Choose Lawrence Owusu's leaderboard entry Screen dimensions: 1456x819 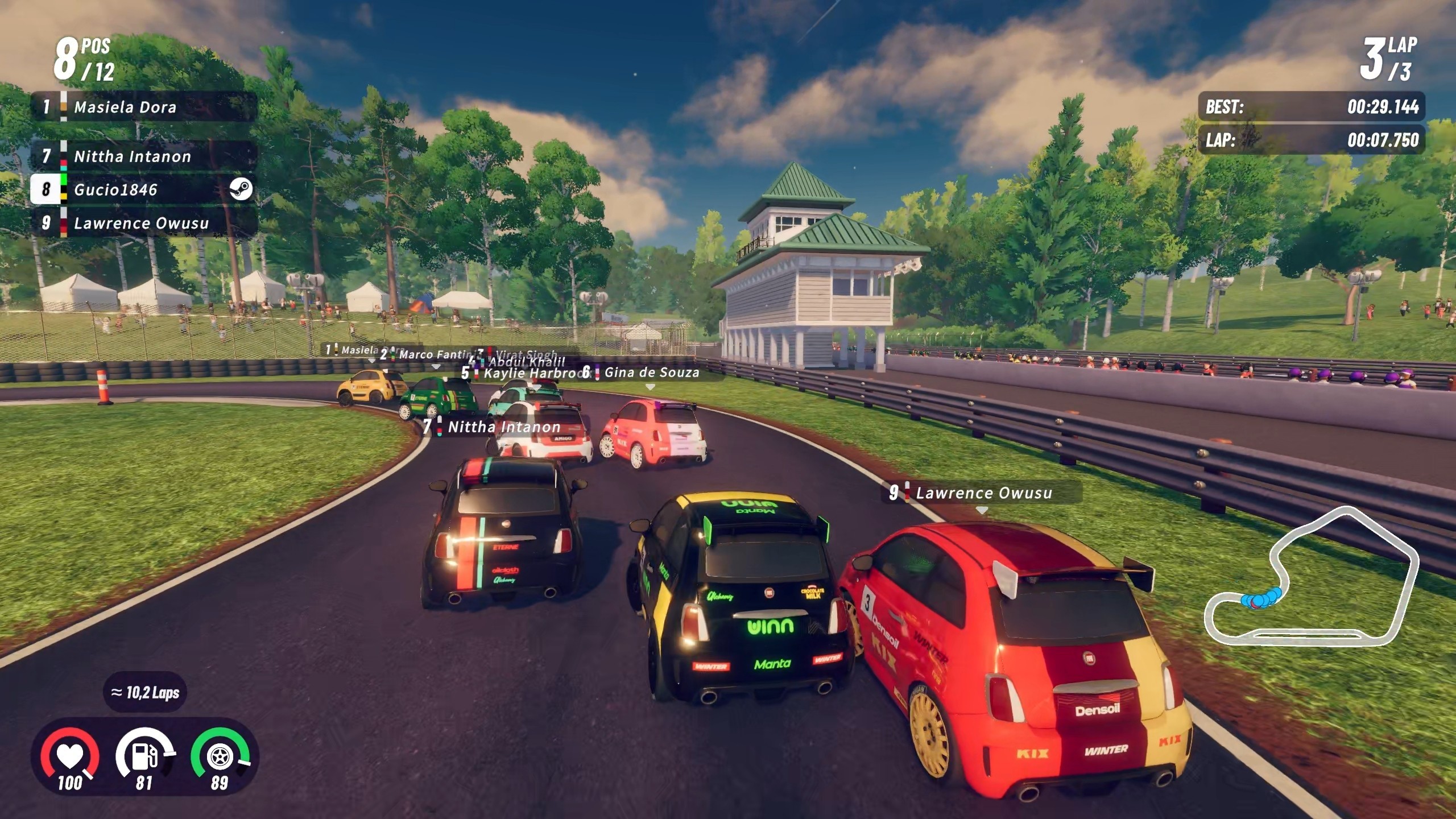(x=142, y=223)
